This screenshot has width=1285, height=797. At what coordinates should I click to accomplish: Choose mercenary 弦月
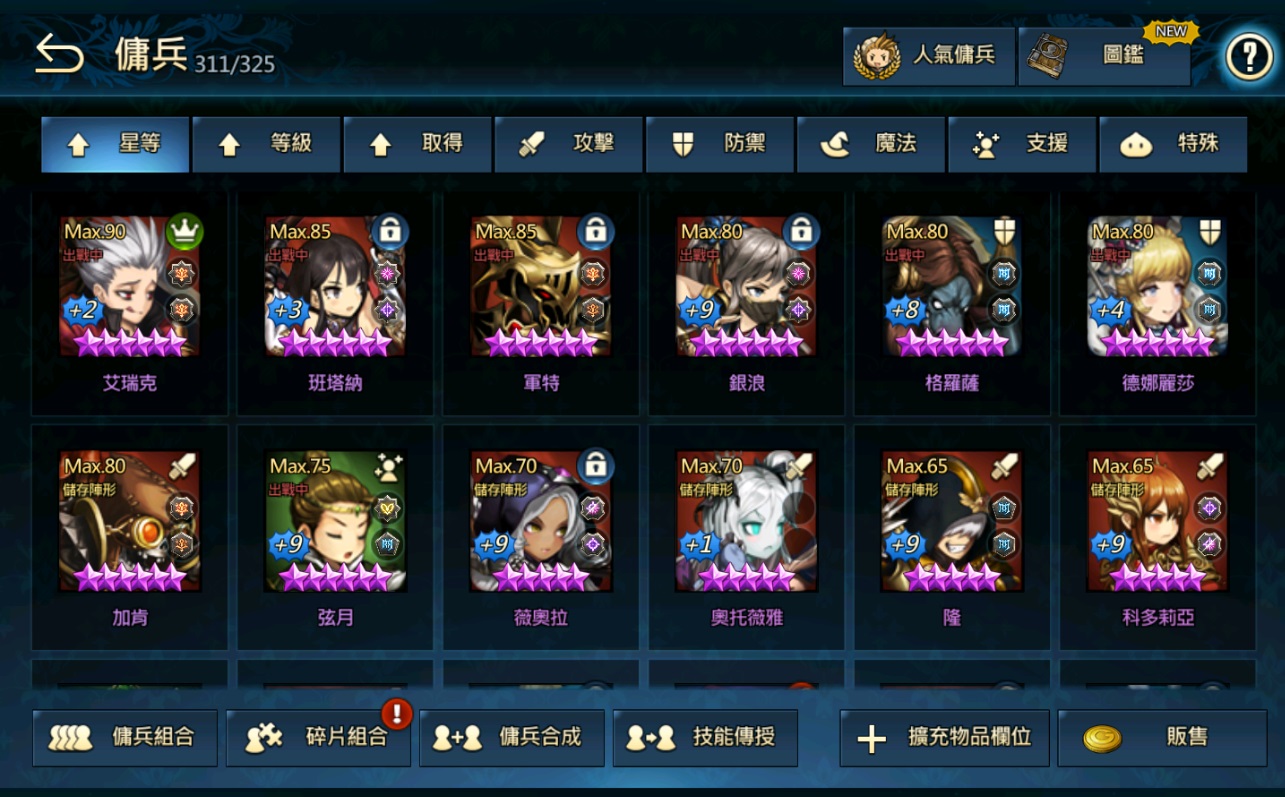(335, 522)
